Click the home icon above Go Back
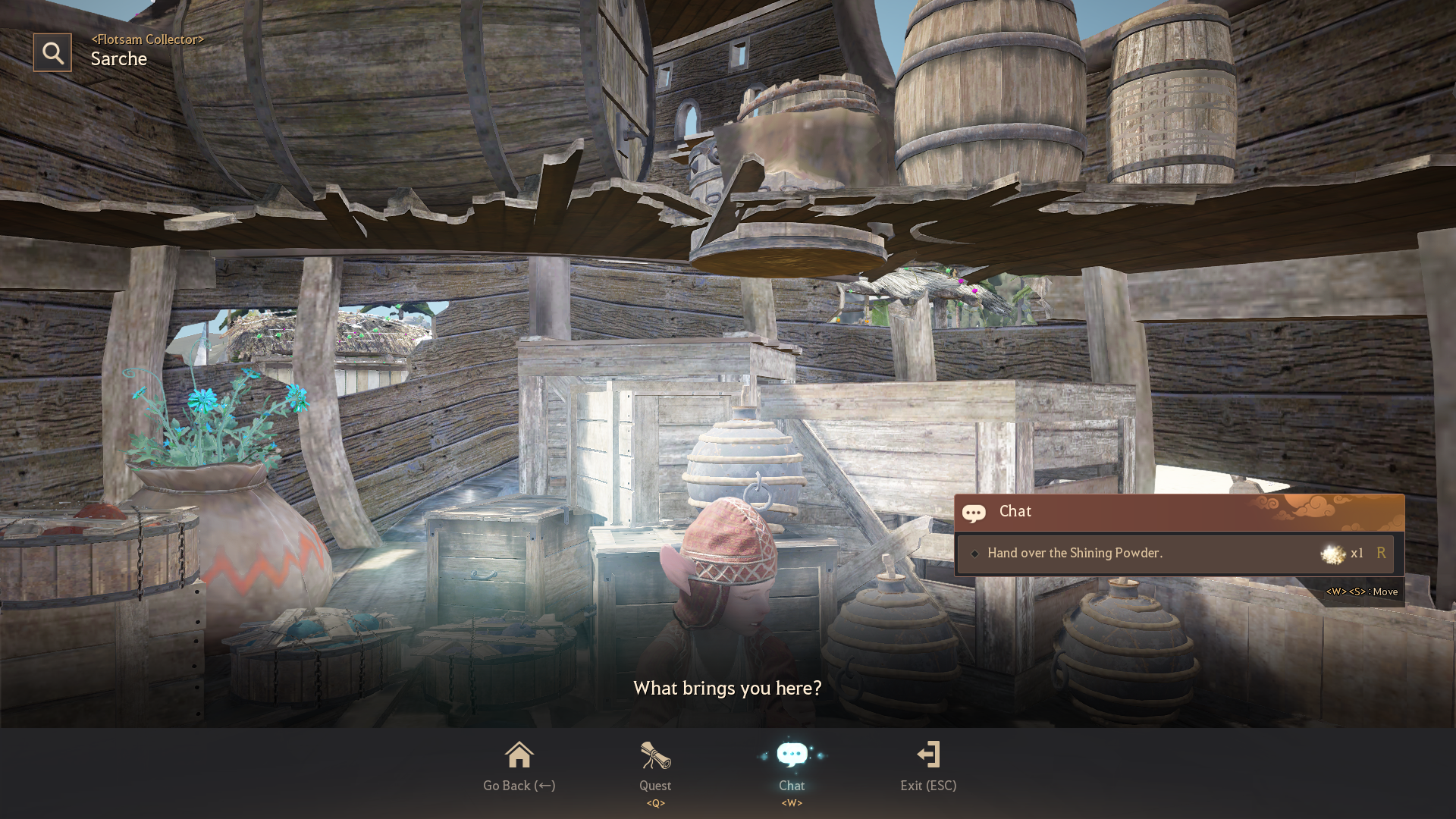Image resolution: width=1456 pixels, height=819 pixels. pos(519,753)
